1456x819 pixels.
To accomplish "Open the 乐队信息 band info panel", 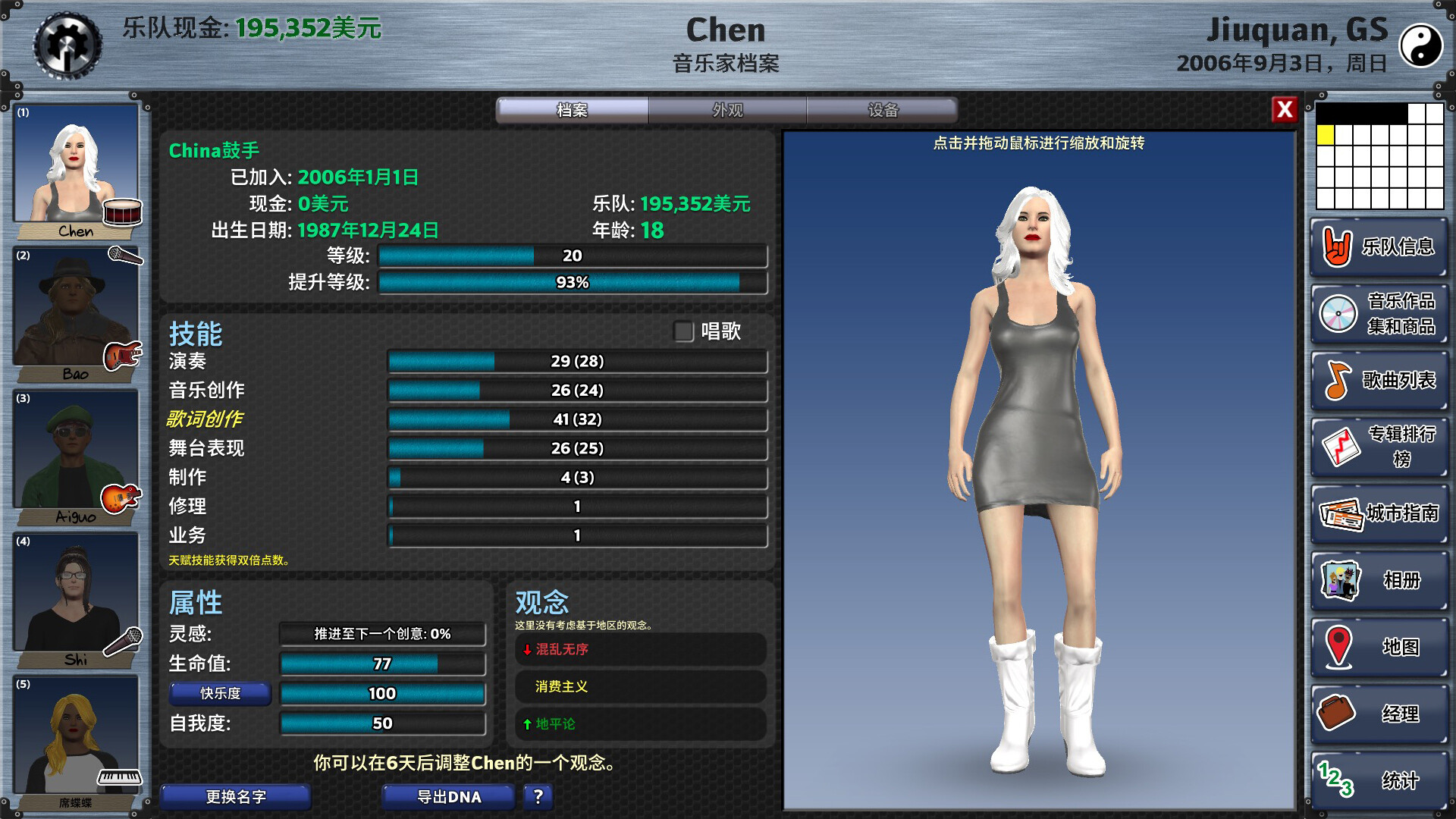I will 1379,248.
